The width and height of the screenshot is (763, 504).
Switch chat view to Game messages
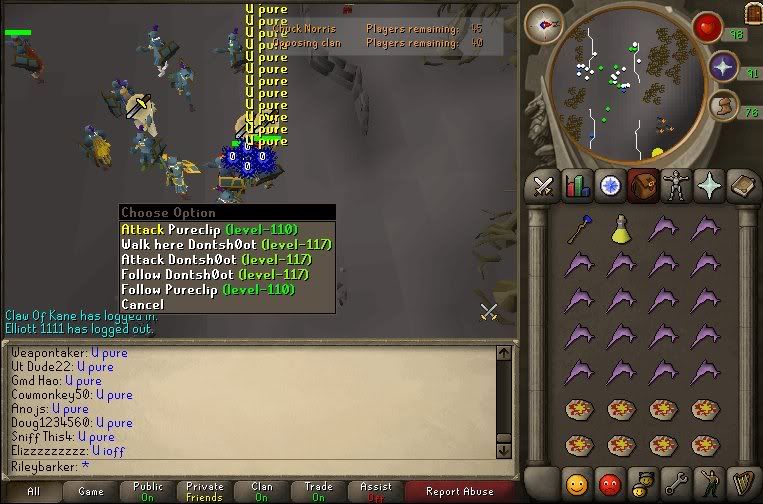tap(90, 491)
